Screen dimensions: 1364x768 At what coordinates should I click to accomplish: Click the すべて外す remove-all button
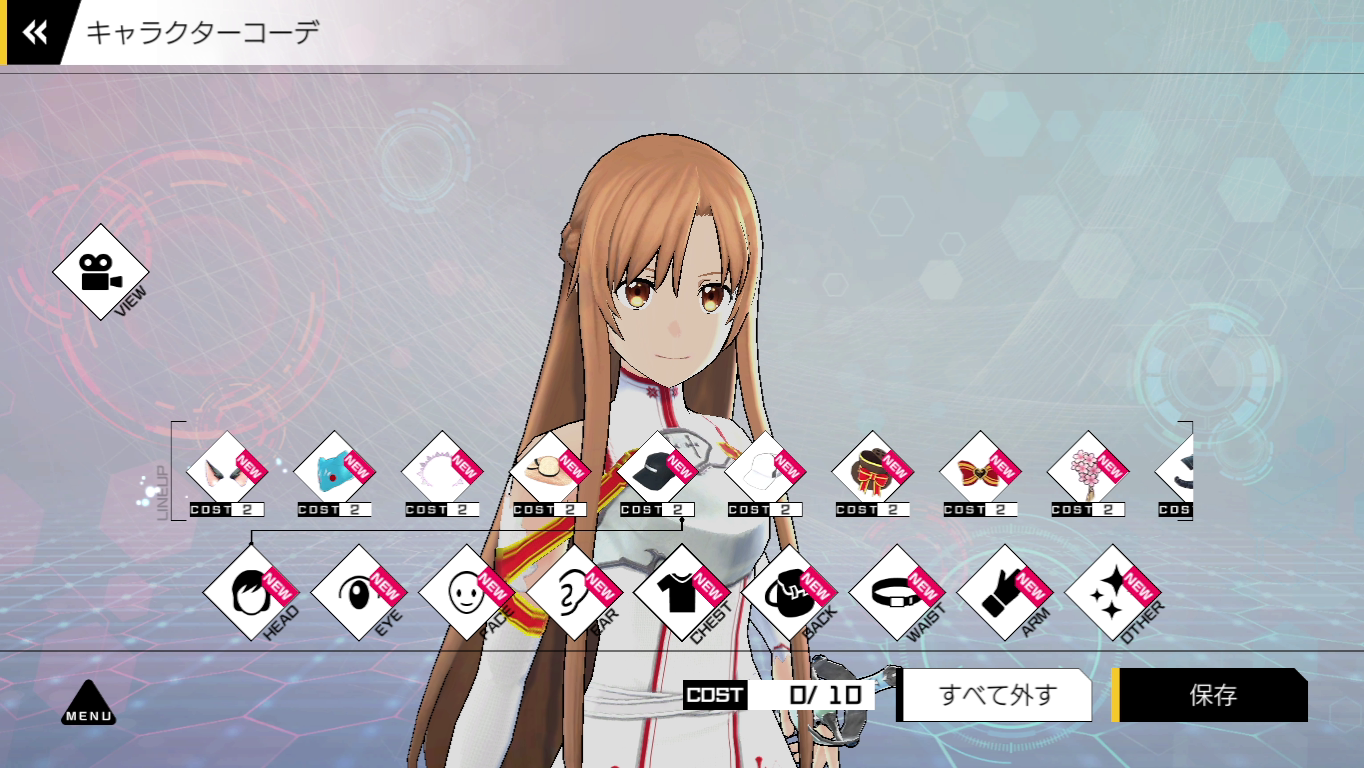tap(997, 695)
